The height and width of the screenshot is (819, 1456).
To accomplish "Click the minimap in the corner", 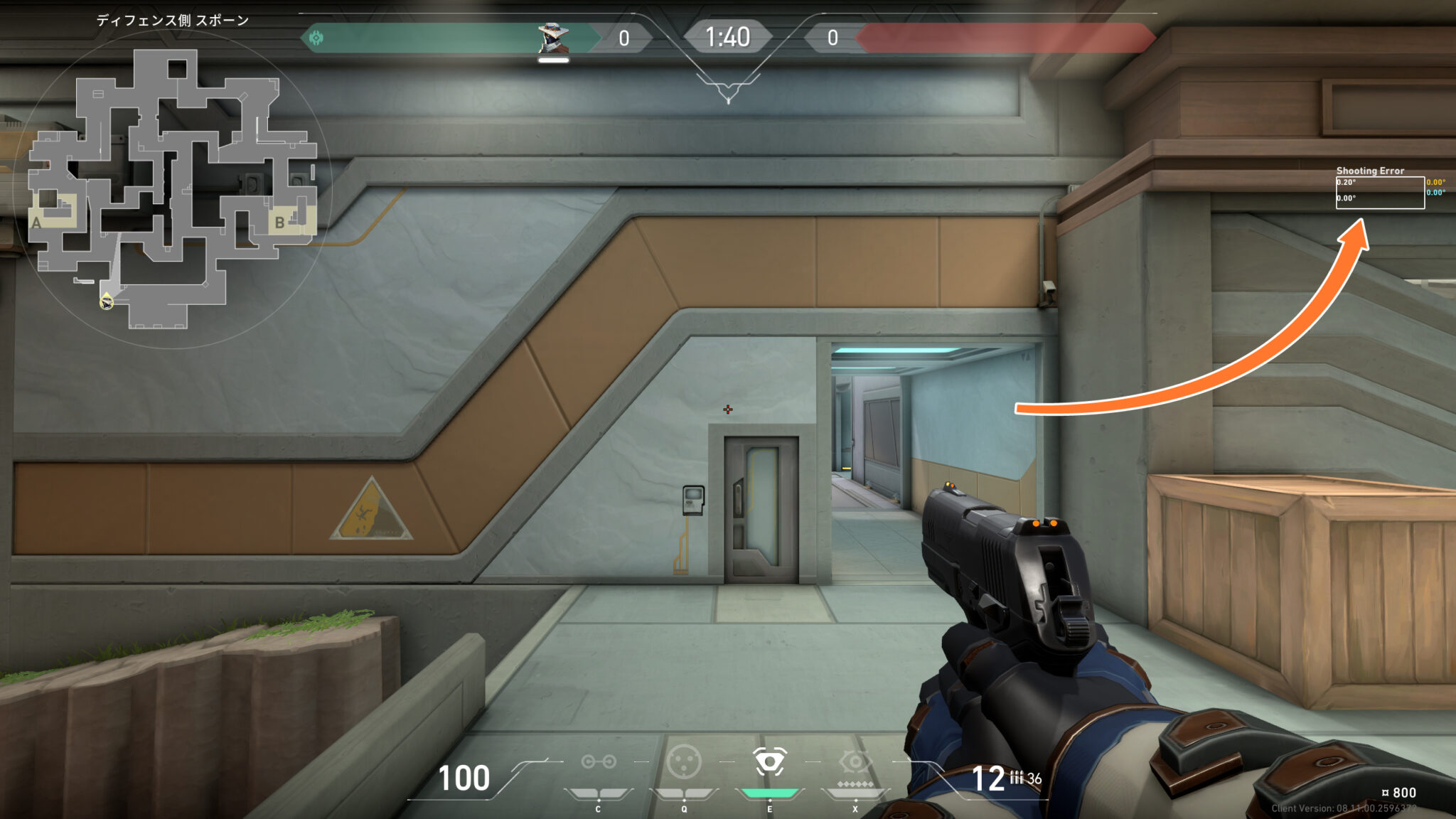I will click(x=172, y=189).
